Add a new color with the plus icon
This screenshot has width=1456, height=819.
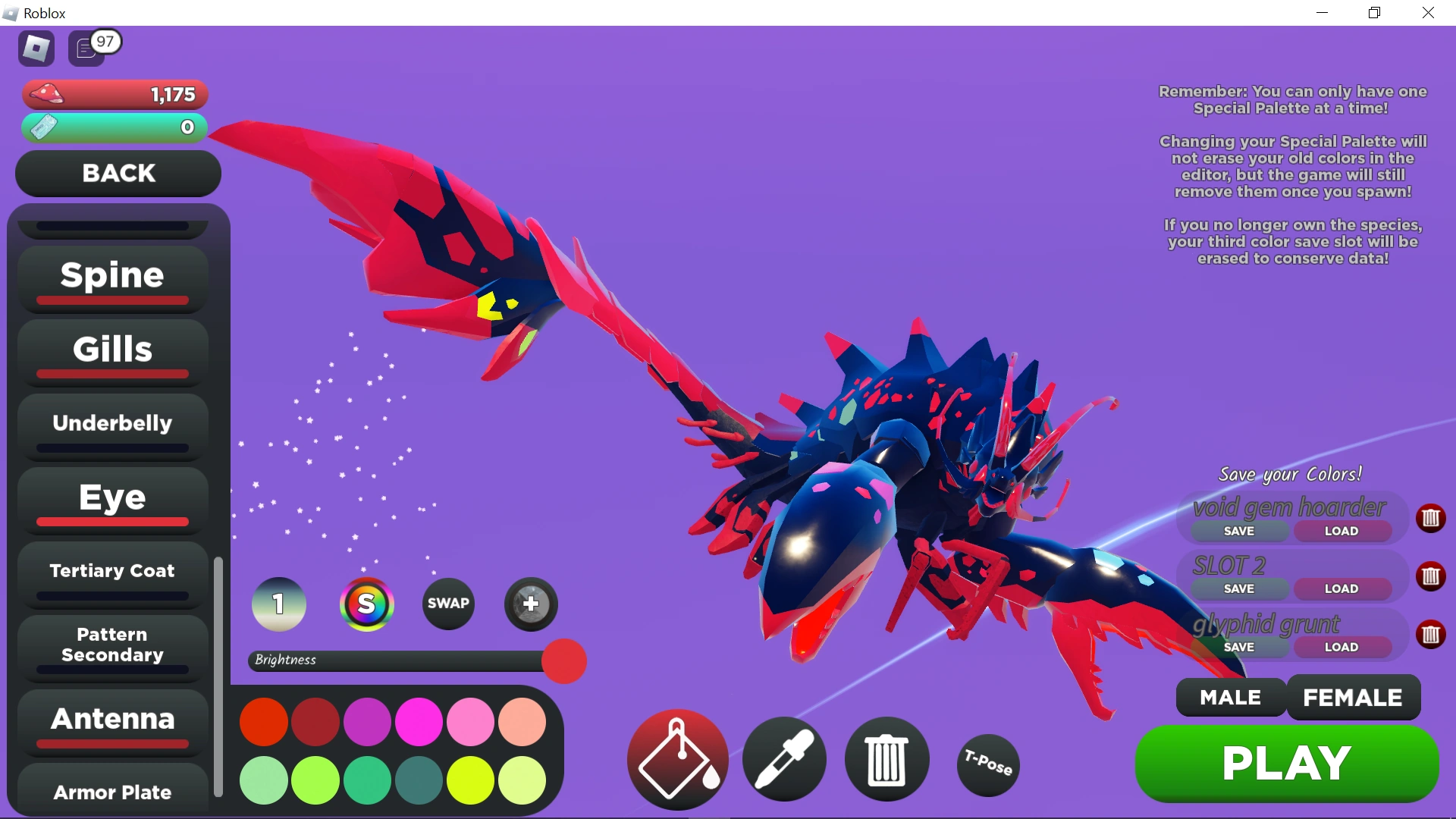point(530,604)
